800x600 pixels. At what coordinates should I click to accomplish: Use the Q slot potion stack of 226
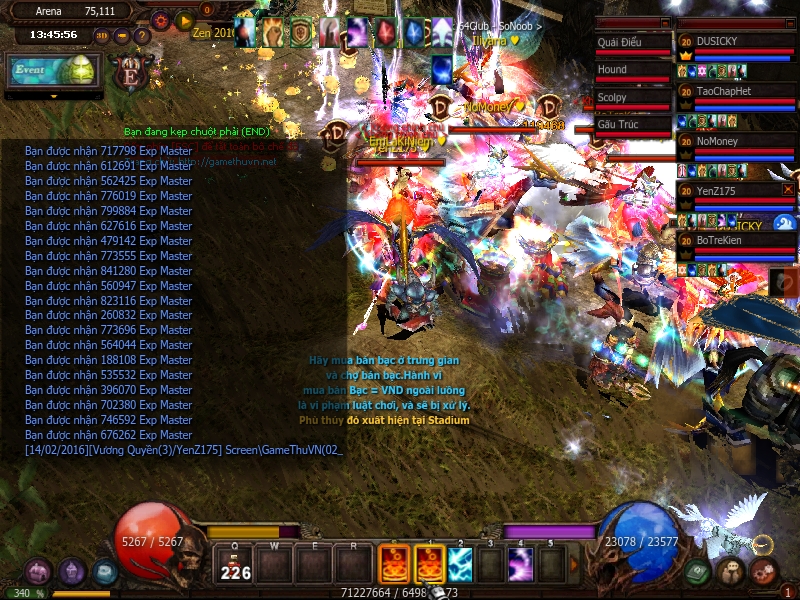point(236,565)
